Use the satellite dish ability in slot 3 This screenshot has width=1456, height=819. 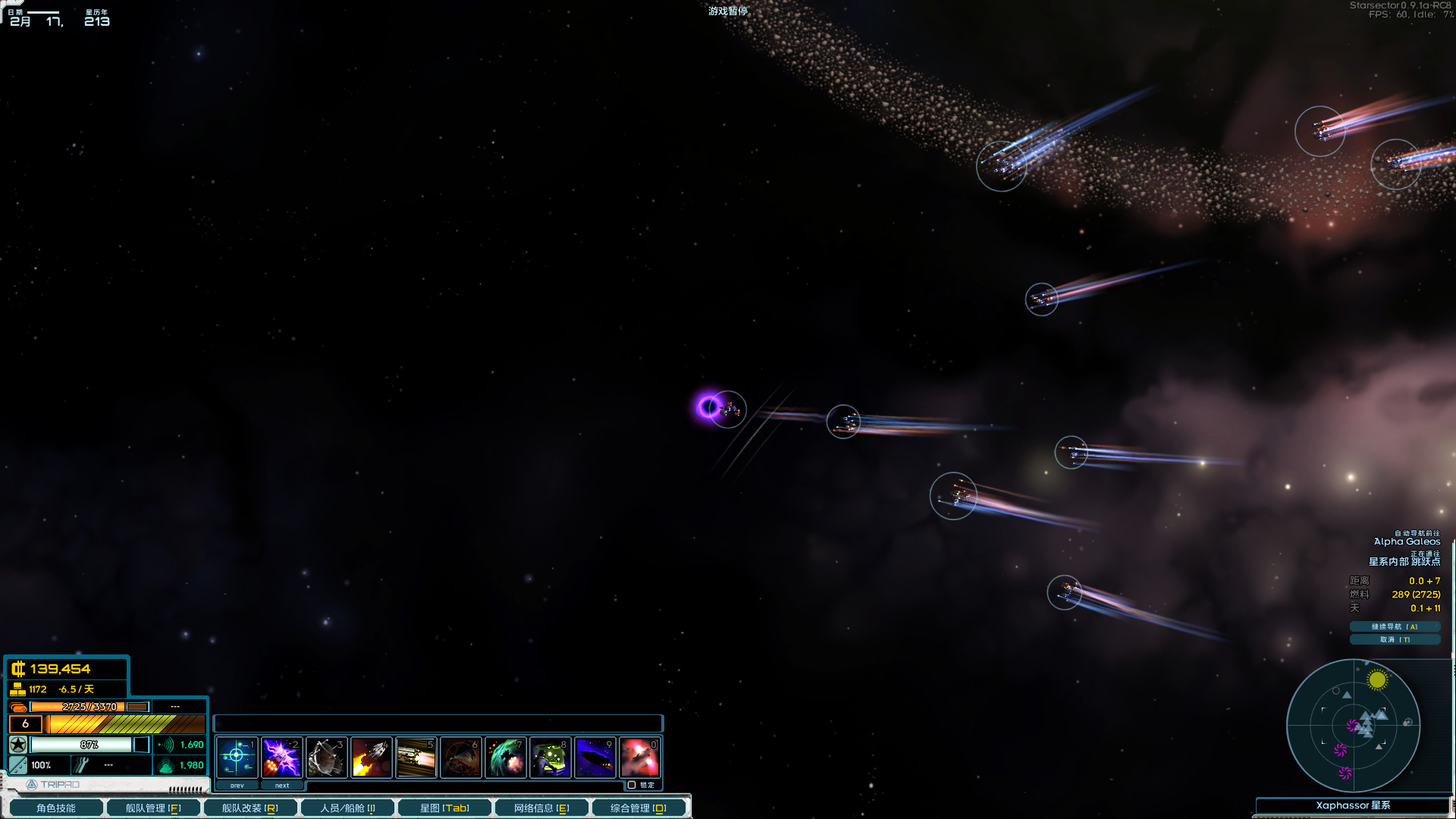coord(326,757)
